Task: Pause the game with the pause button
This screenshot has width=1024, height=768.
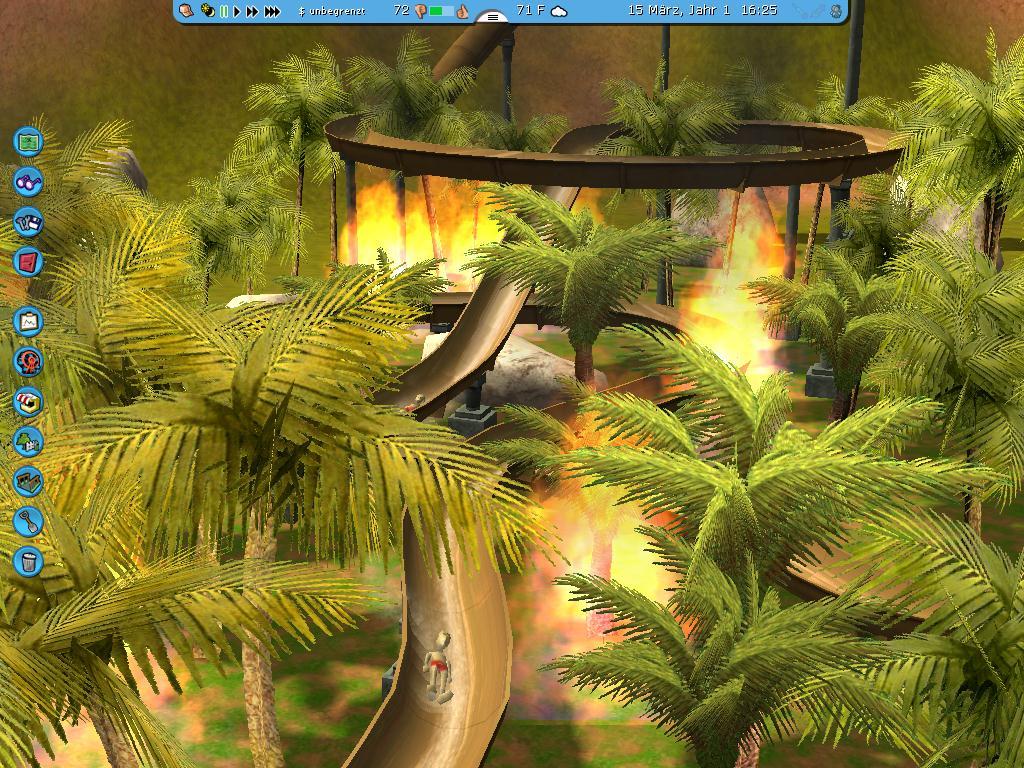Action: click(x=224, y=11)
